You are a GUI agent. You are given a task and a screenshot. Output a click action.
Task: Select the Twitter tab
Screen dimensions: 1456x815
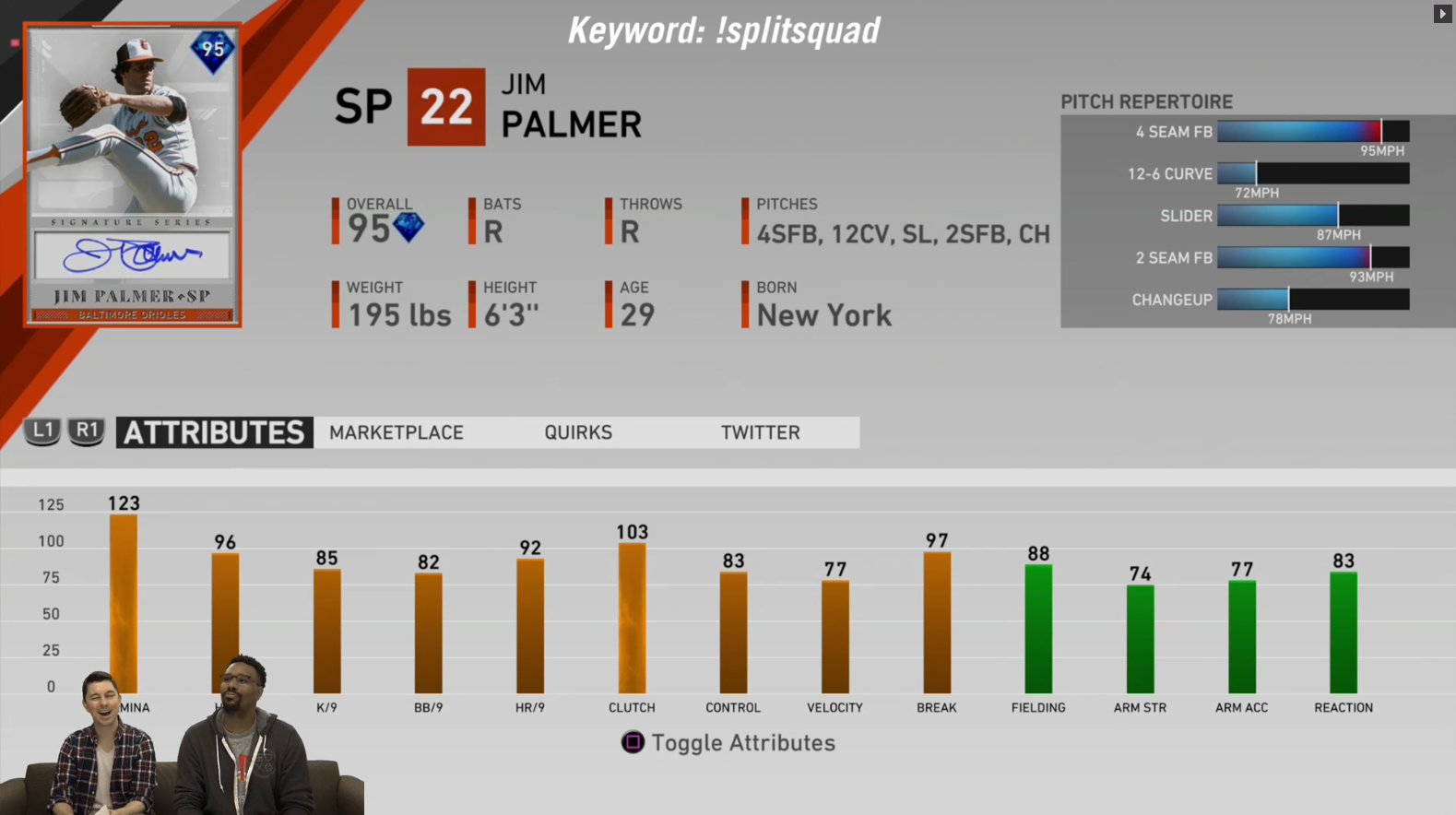760,432
